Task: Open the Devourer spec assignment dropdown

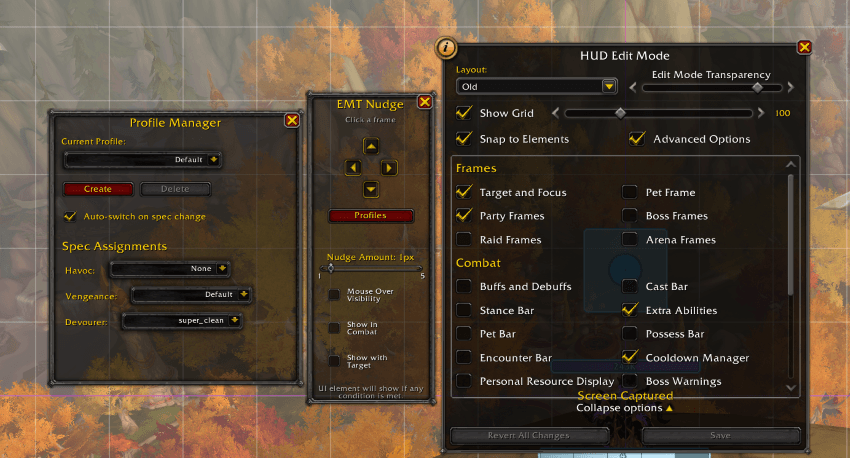Action: pyautogui.click(x=181, y=320)
